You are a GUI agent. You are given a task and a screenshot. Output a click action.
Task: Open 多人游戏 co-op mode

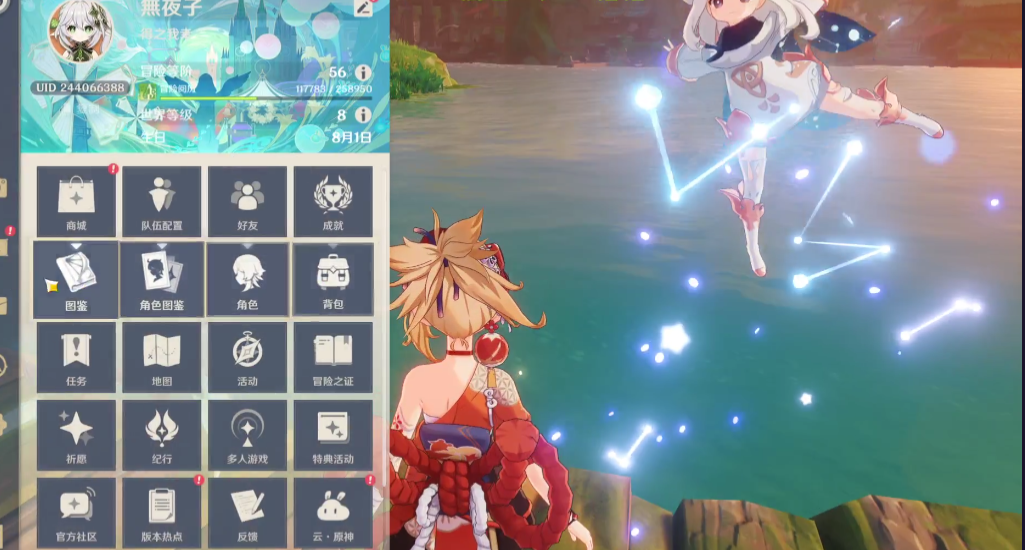click(x=248, y=435)
